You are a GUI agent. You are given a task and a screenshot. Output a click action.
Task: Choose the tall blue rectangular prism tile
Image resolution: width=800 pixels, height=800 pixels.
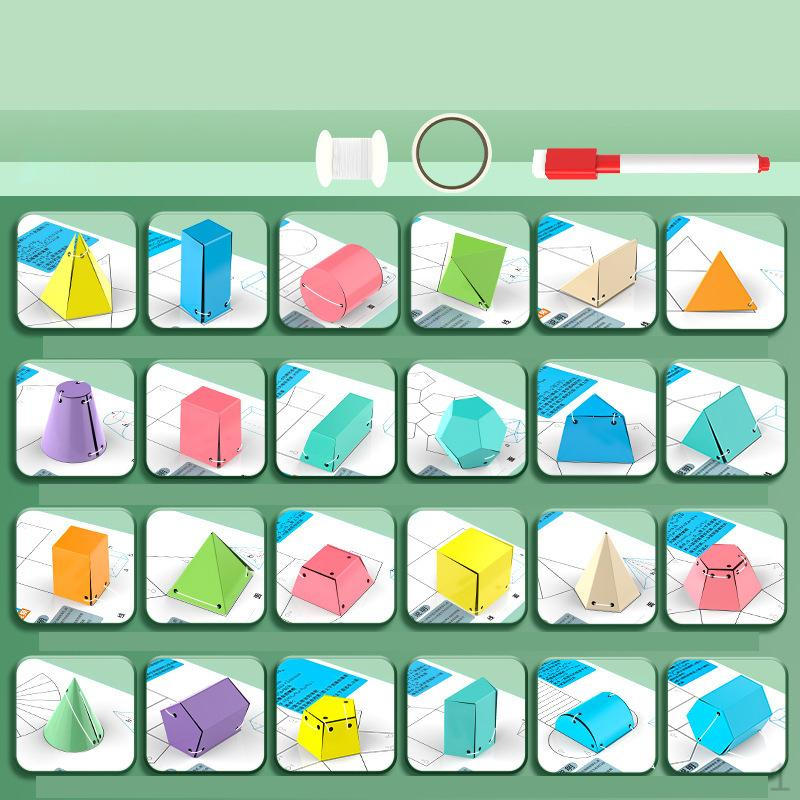pyautogui.click(x=207, y=270)
